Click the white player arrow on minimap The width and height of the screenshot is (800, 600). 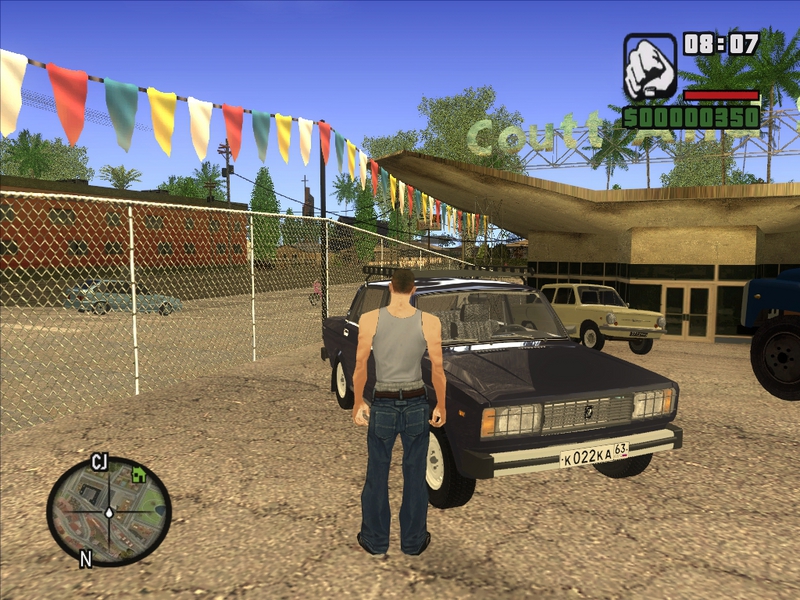click(109, 512)
